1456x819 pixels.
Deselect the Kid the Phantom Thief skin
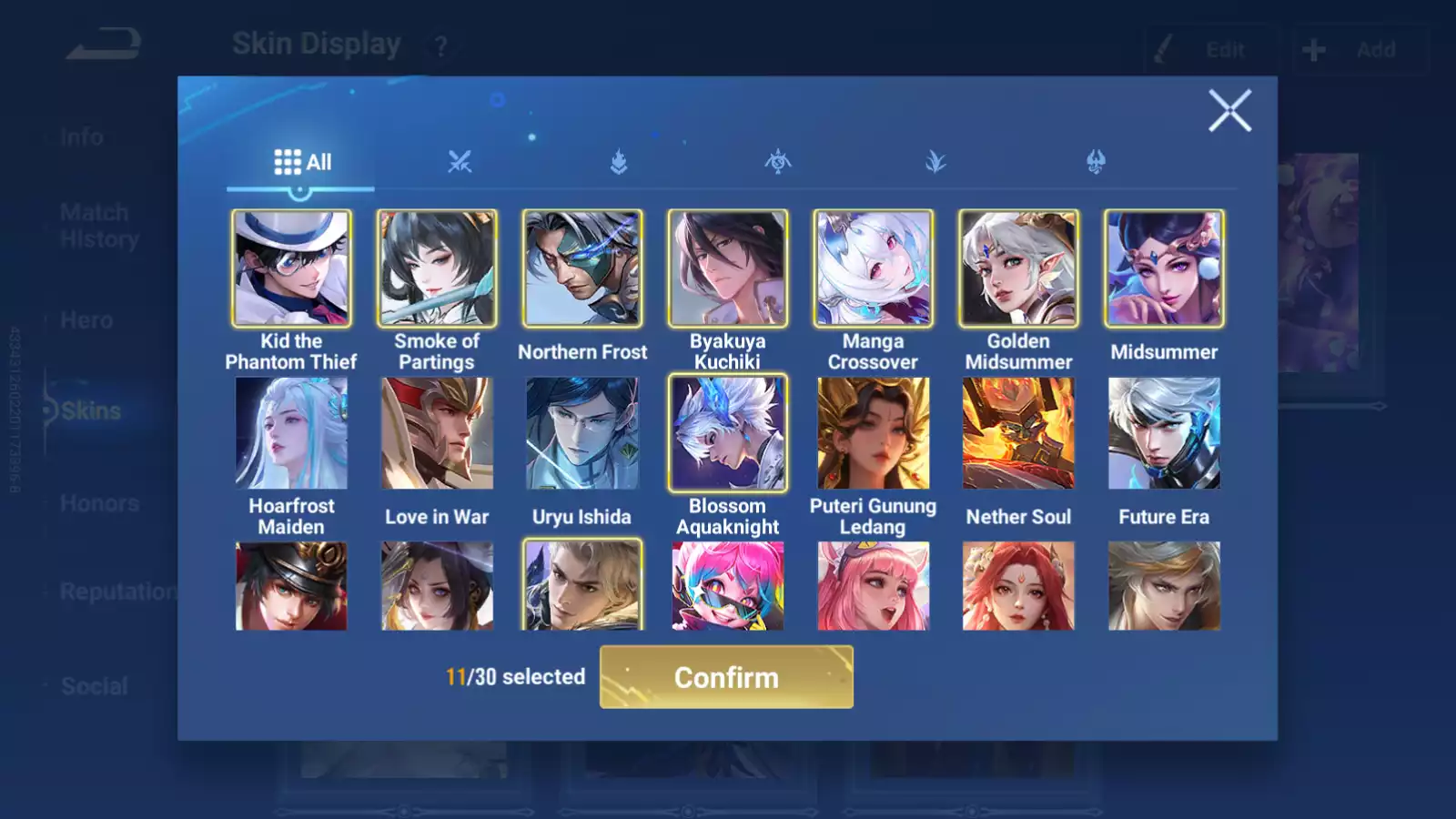tap(291, 267)
